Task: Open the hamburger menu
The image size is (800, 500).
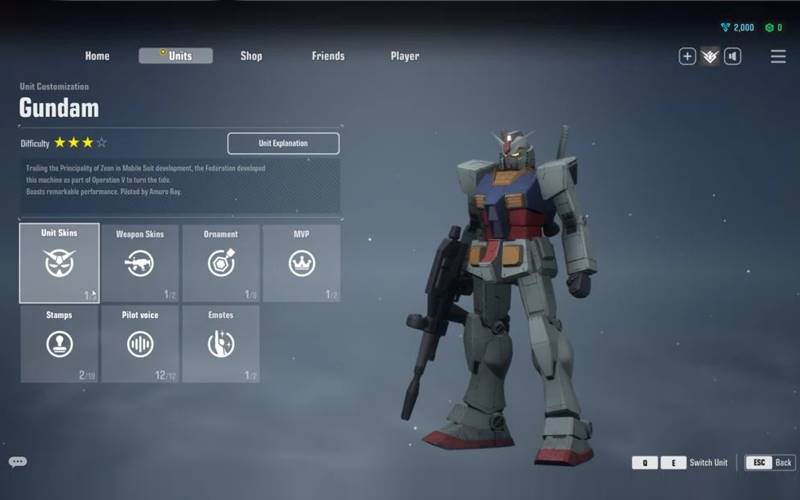Action: [x=778, y=56]
